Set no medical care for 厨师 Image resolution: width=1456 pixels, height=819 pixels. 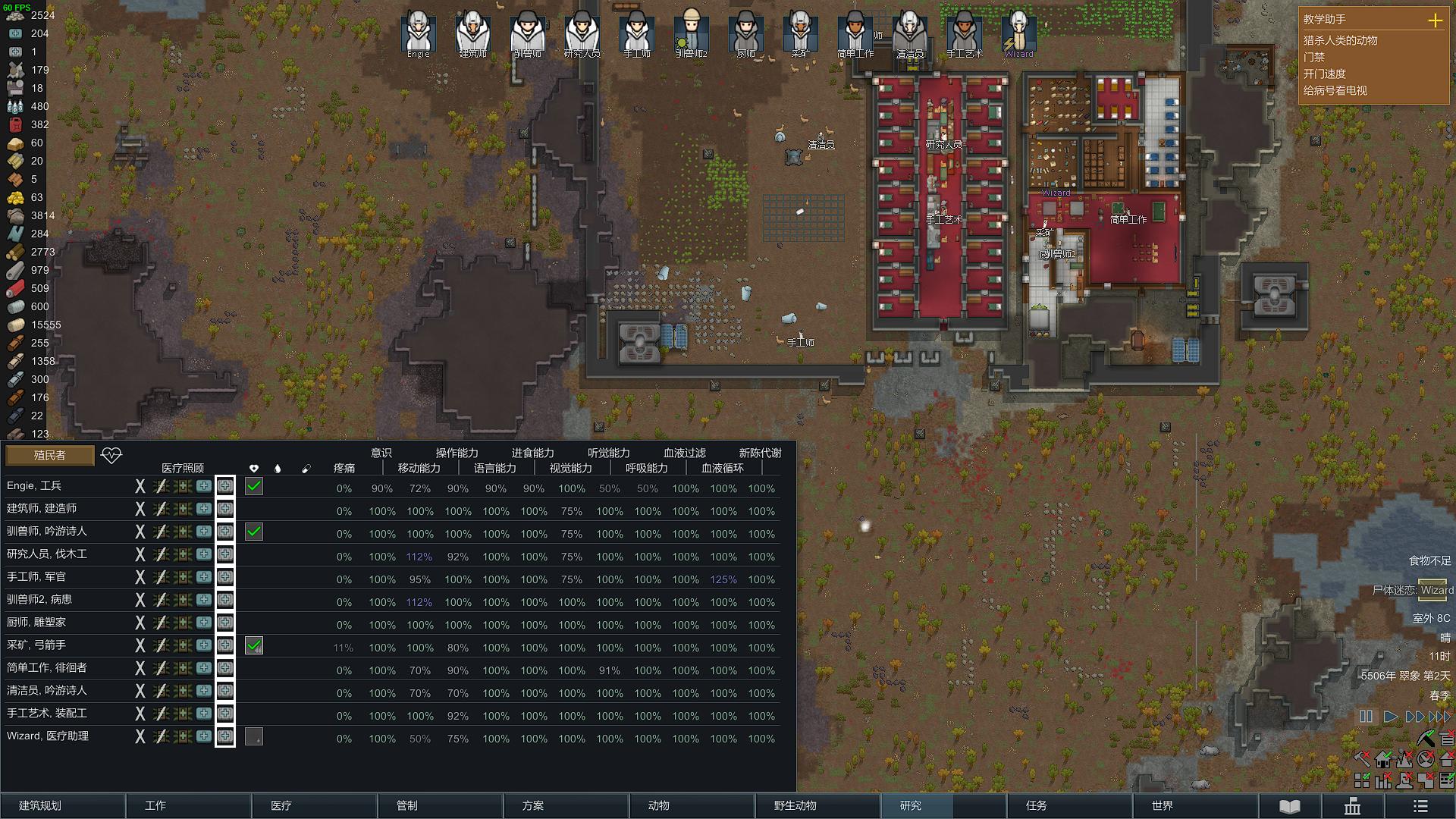[x=140, y=623]
